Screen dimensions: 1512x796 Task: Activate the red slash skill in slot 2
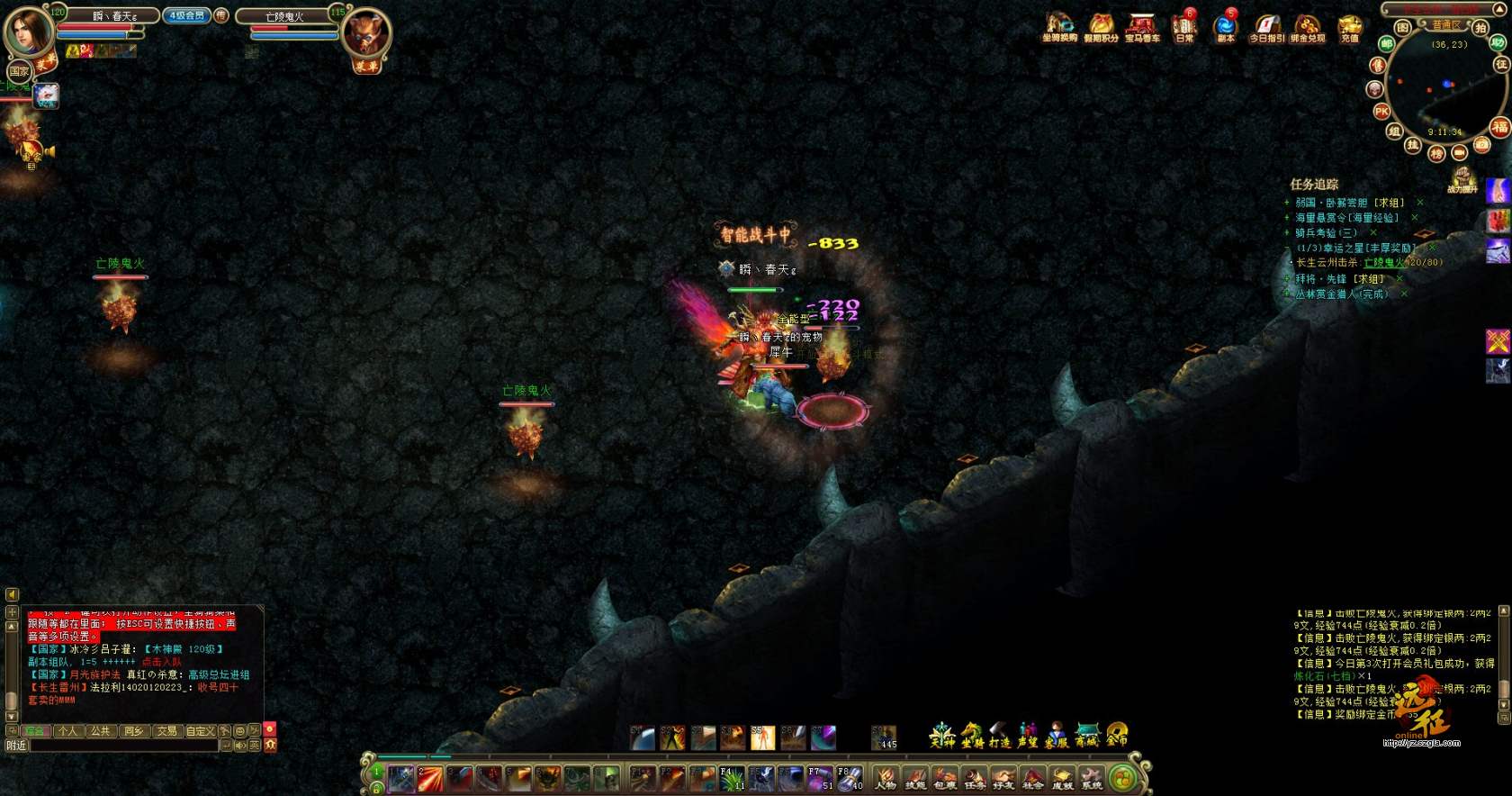click(x=430, y=778)
